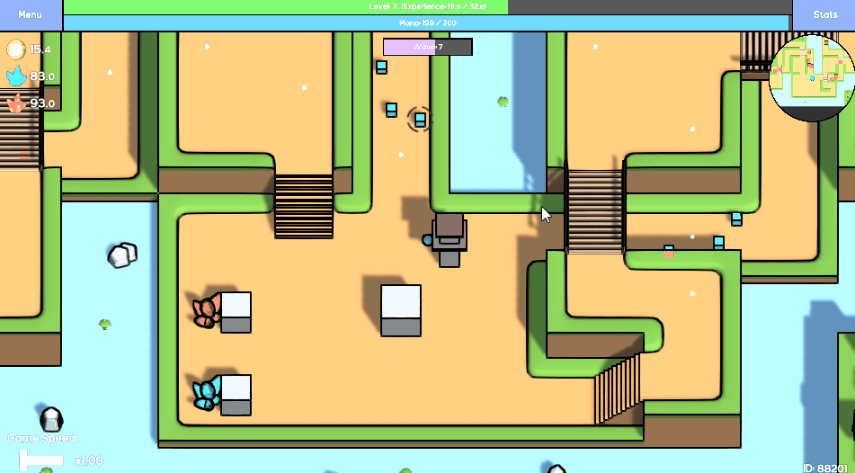The image size is (855, 473).
Task: Adjust the Game Speed slider
Action: pos(42,459)
